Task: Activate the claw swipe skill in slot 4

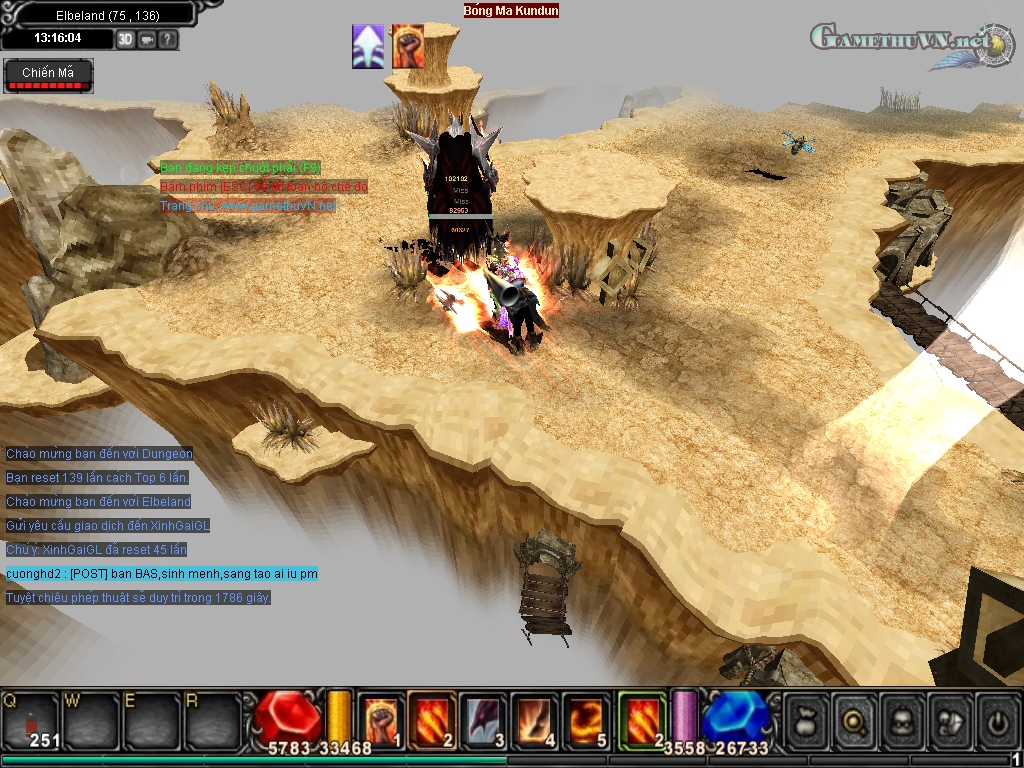Action: (x=536, y=720)
